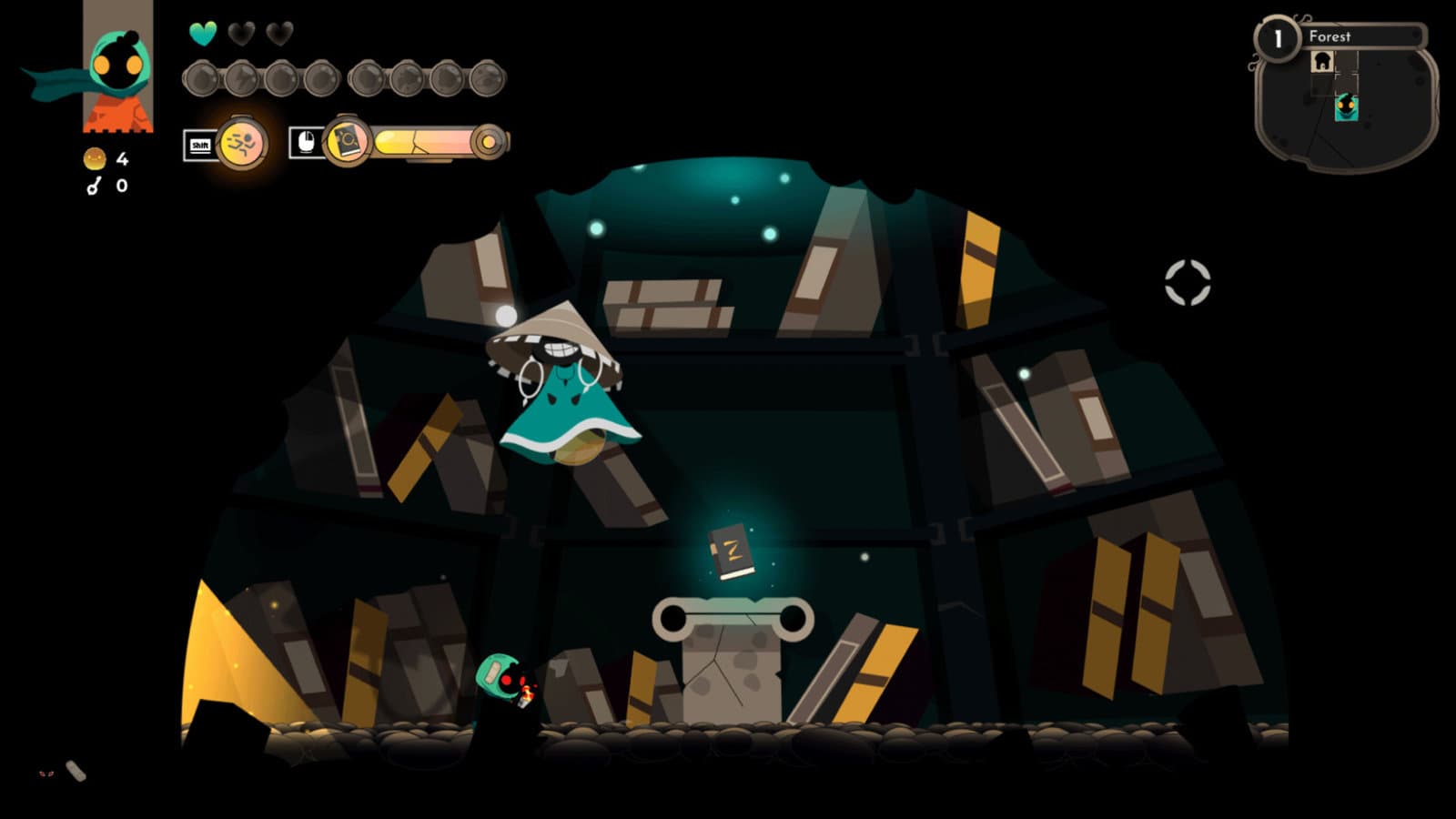
Task: Select the house room marker on the minimap
Action: 1322,62
